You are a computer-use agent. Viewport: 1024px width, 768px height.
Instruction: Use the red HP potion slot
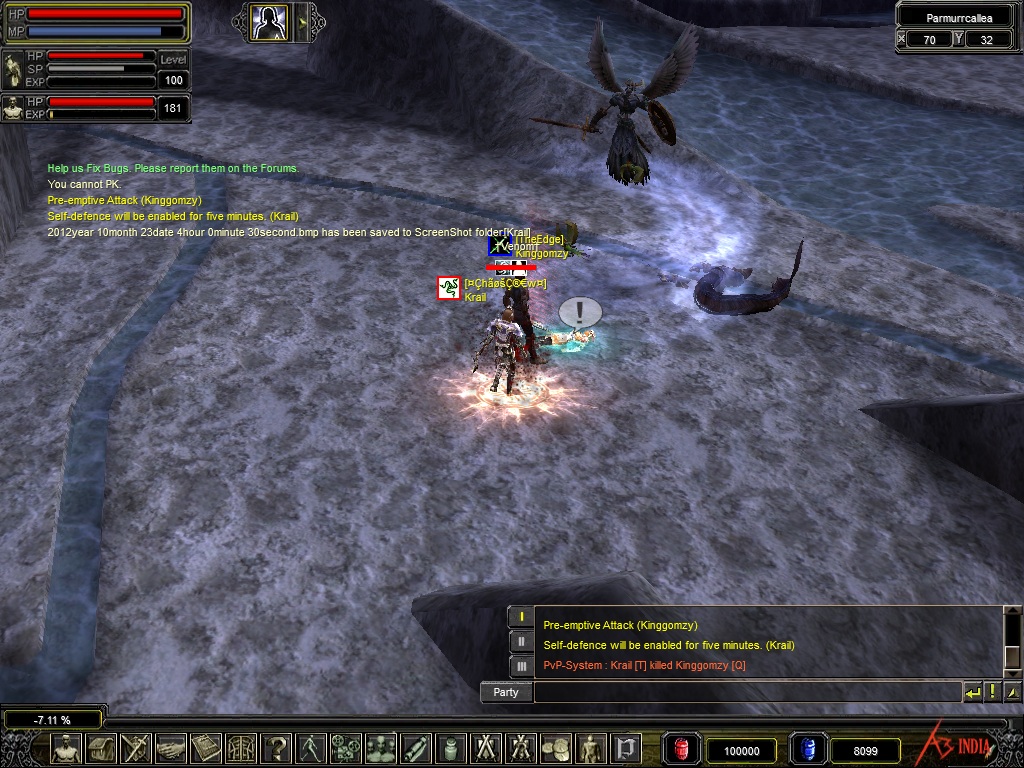click(x=683, y=749)
